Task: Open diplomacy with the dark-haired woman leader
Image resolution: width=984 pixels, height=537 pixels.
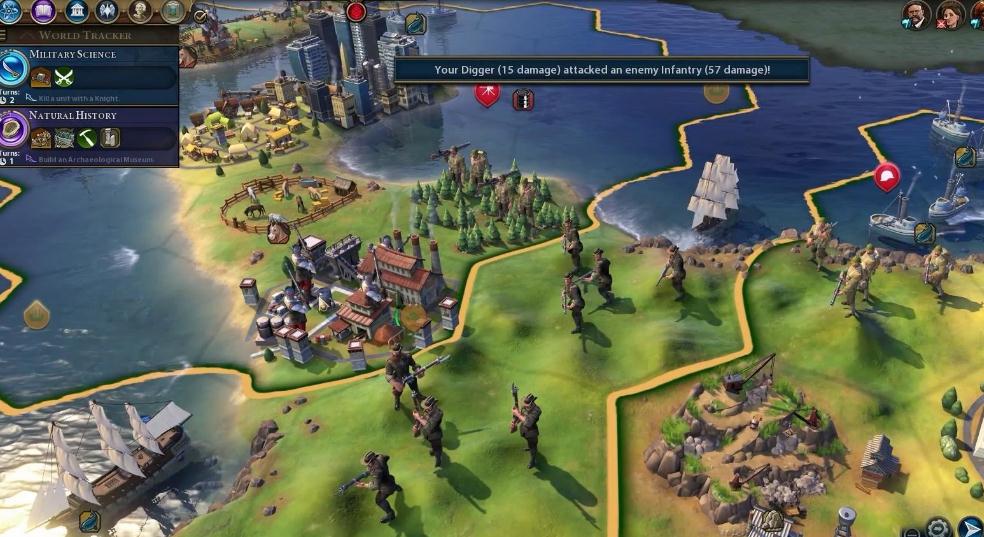Action: coord(948,14)
